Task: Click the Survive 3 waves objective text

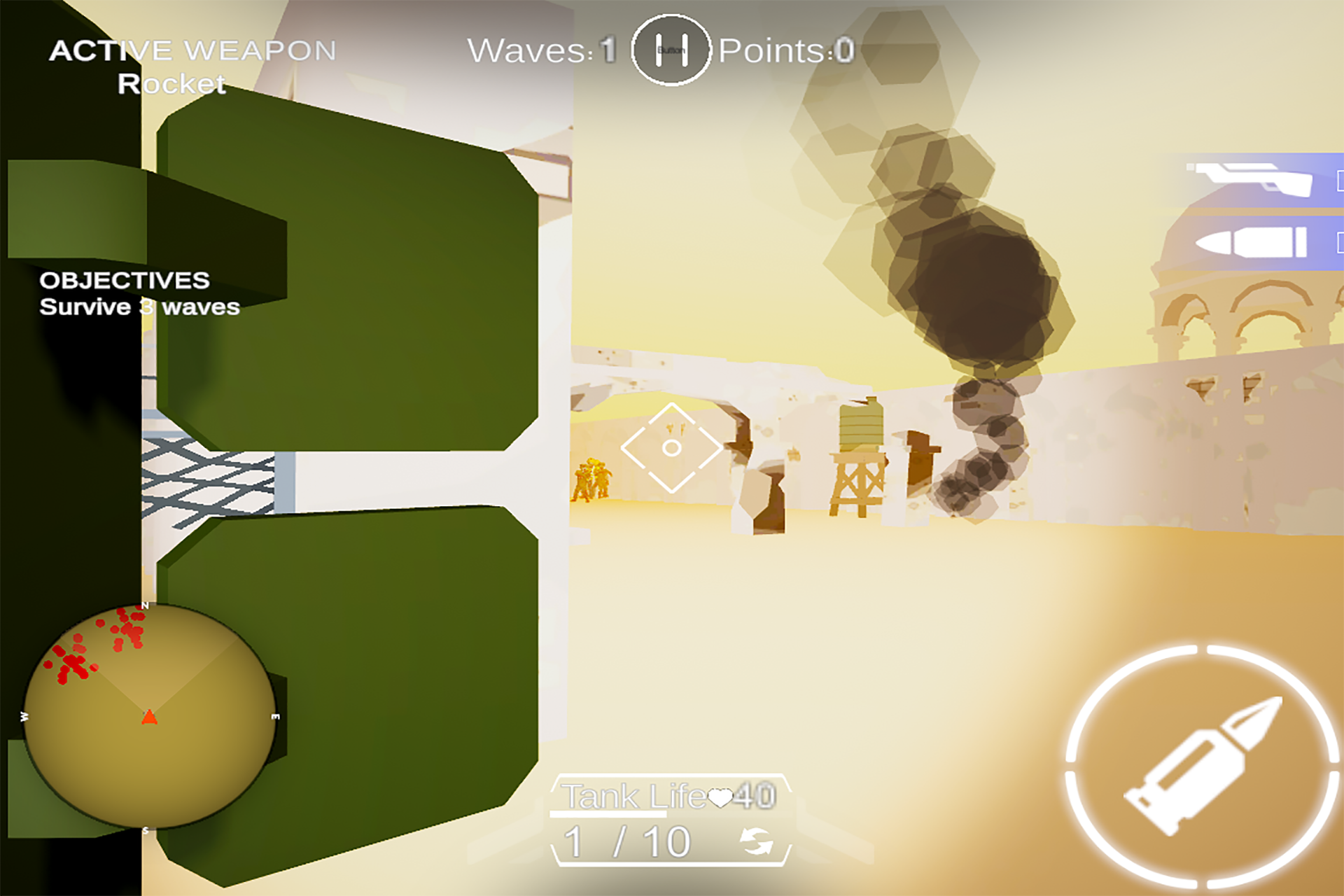Action: click(x=139, y=306)
